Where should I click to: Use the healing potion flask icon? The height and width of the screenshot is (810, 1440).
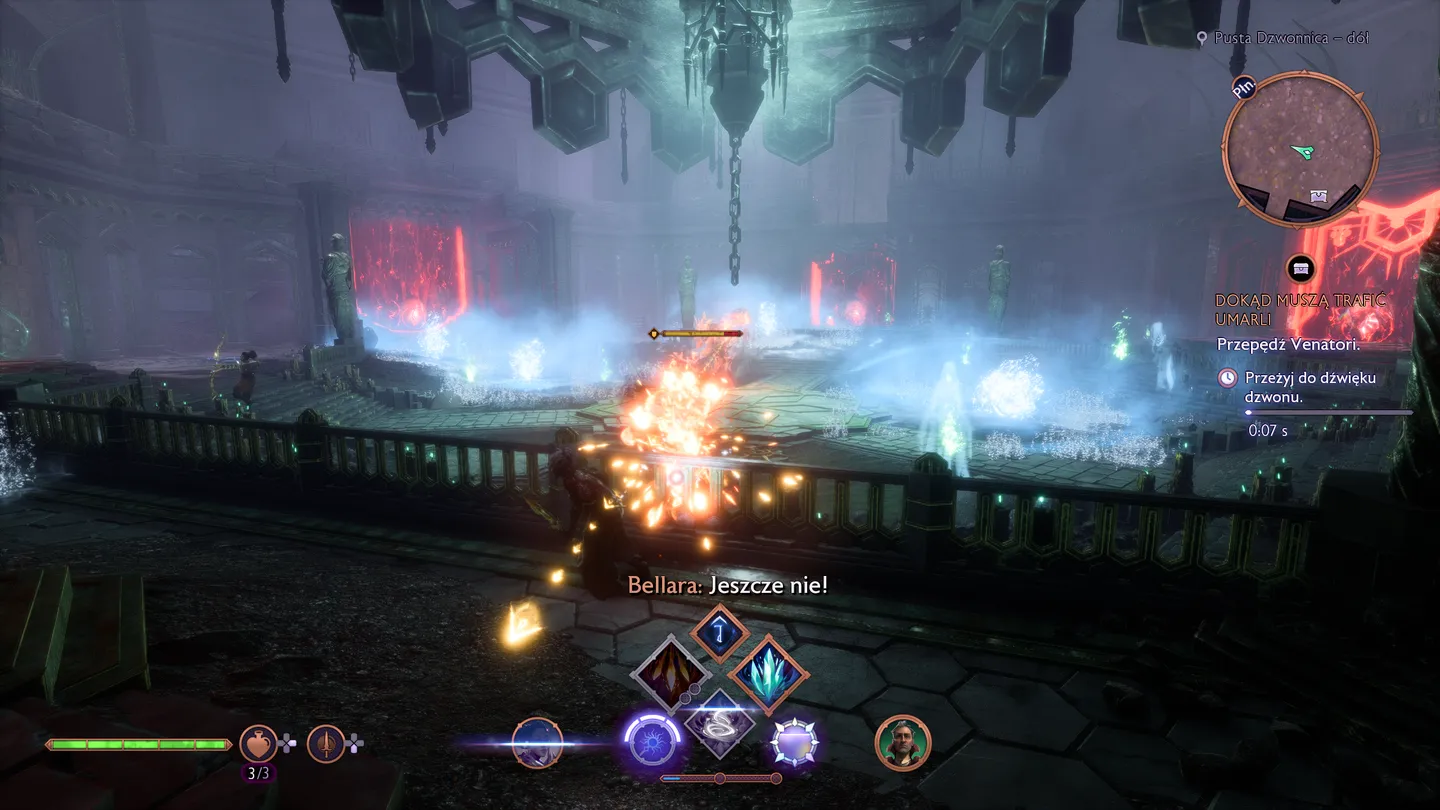coord(258,744)
